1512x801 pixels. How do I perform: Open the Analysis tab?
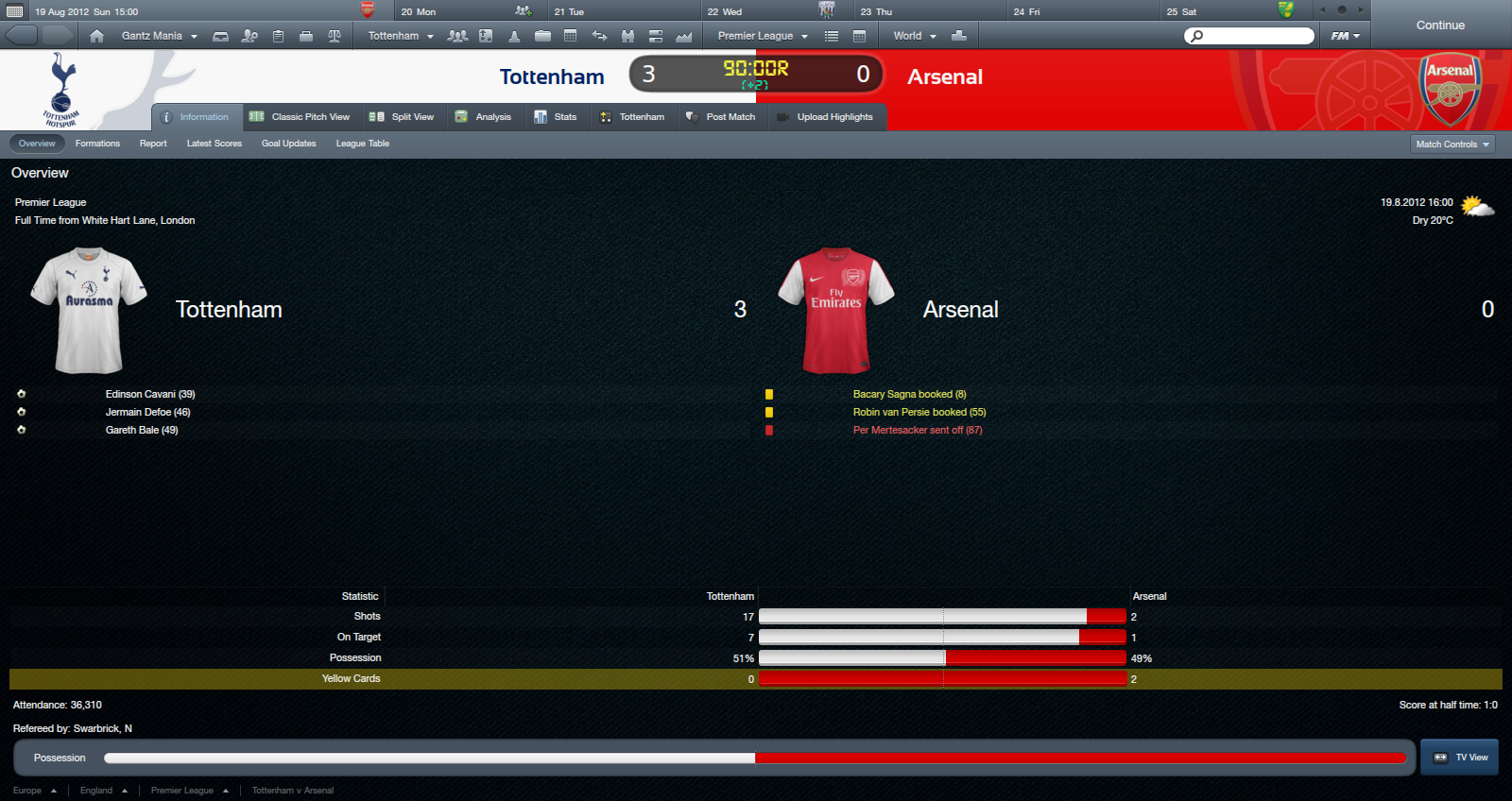click(x=483, y=117)
